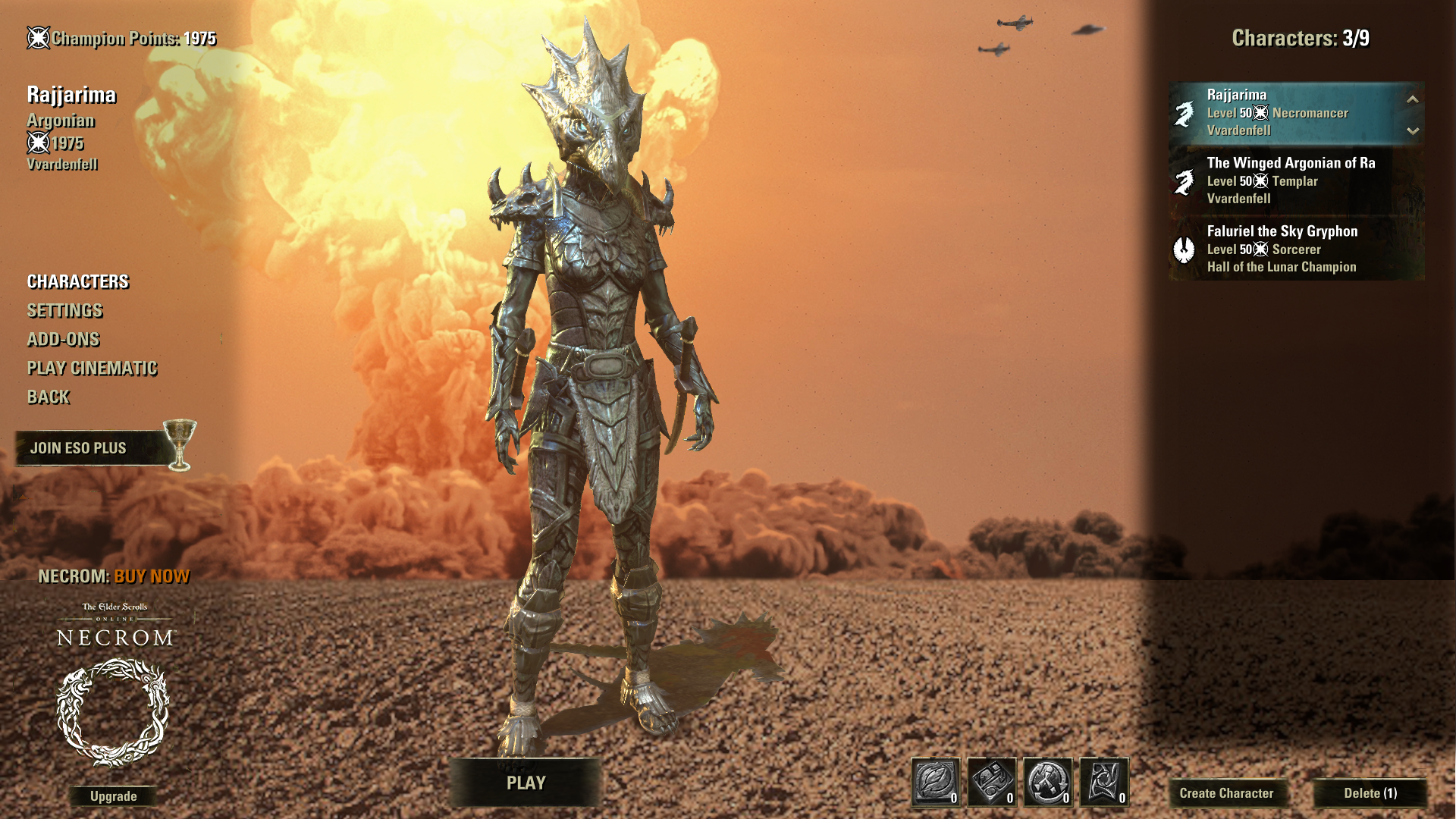Click the PLAY button to enter the game
Image resolution: width=1456 pixels, height=819 pixels.
point(526,783)
